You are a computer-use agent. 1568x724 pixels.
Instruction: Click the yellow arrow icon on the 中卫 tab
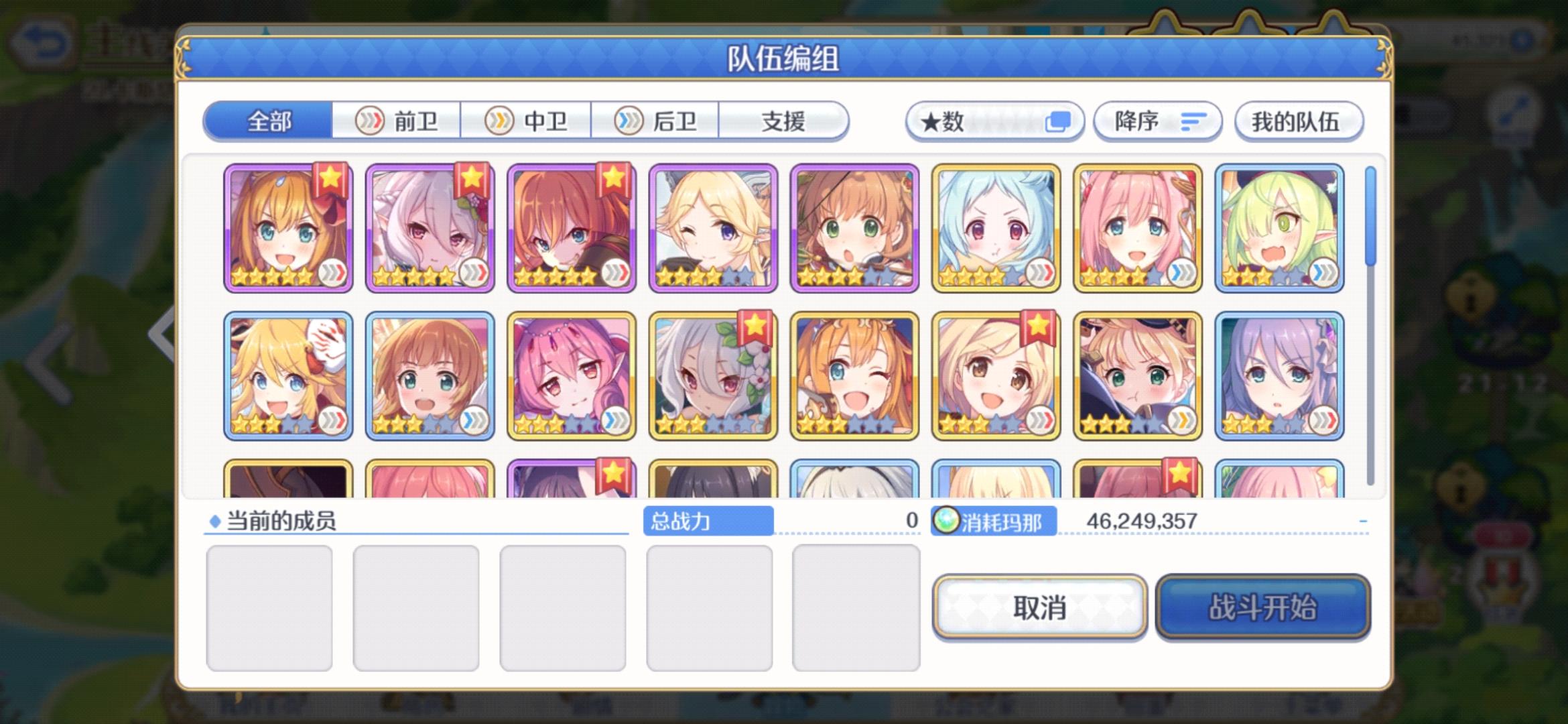500,121
